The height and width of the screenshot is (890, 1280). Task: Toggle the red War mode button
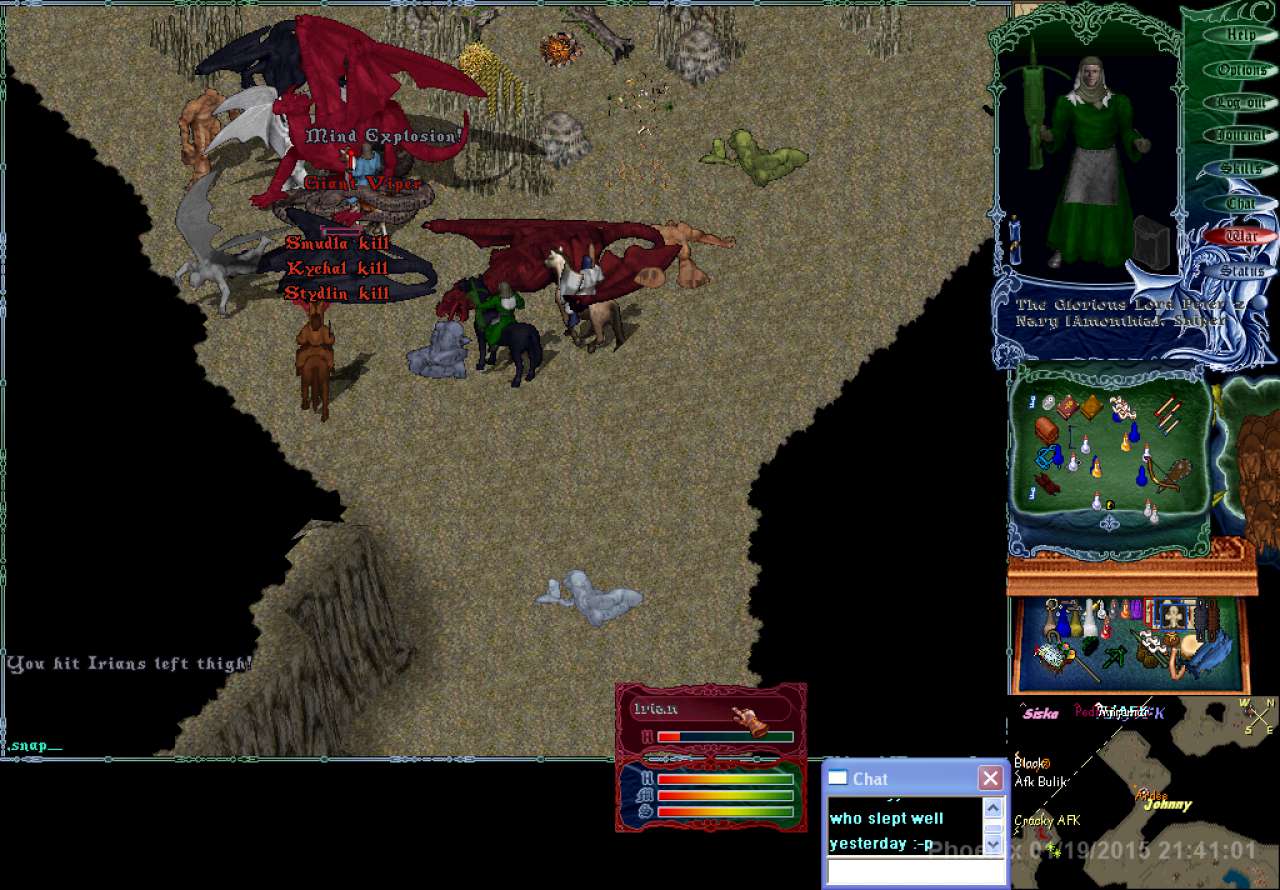[1241, 237]
